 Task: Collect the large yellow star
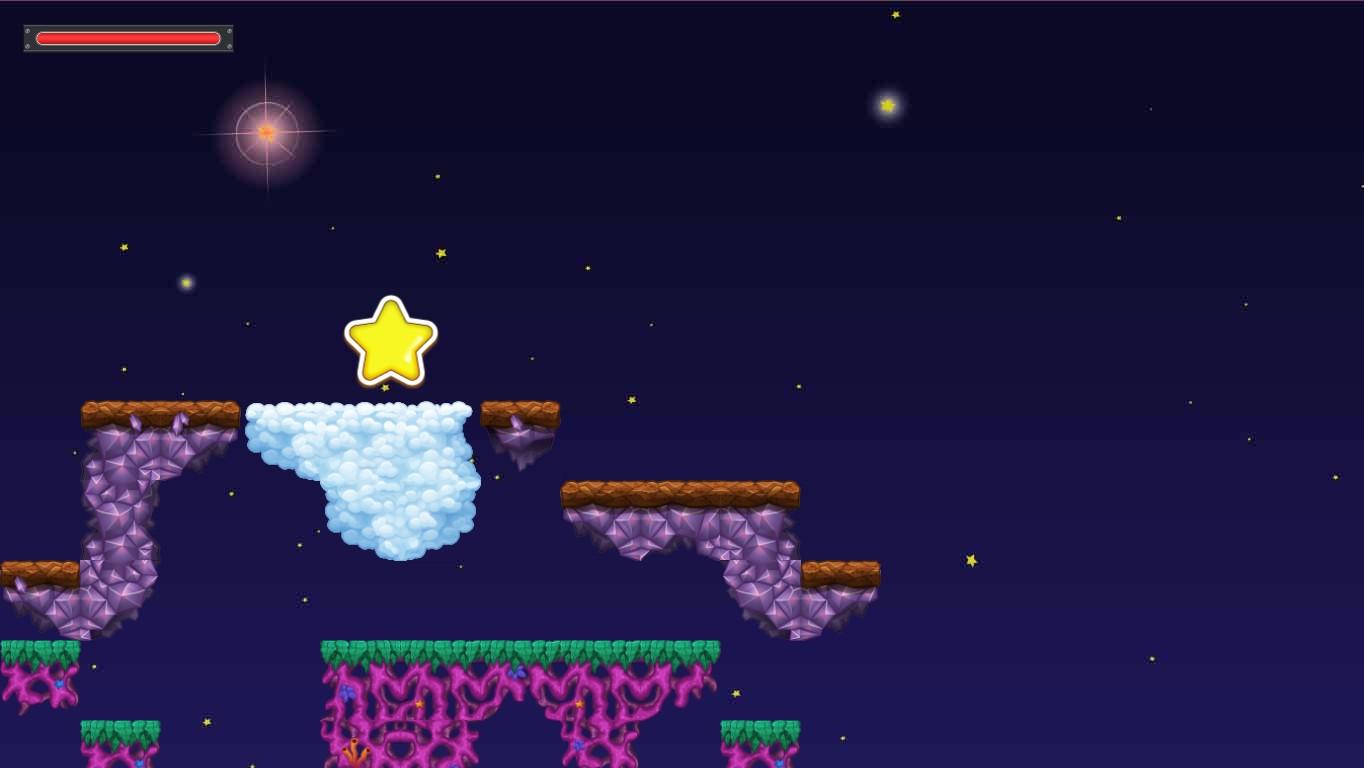390,340
